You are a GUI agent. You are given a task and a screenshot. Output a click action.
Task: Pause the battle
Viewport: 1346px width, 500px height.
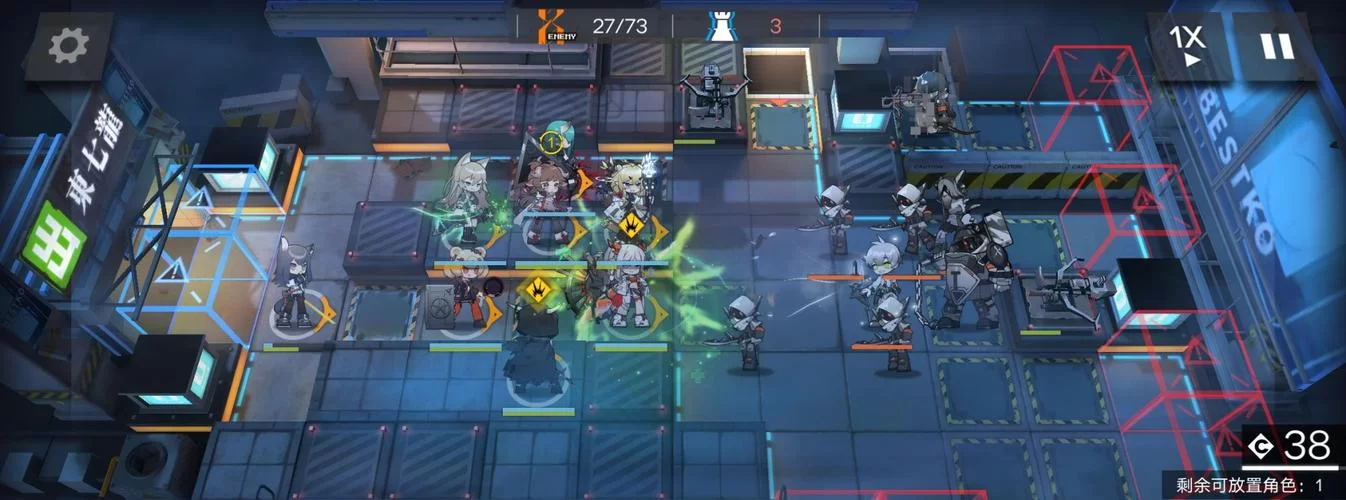tap(1276, 46)
